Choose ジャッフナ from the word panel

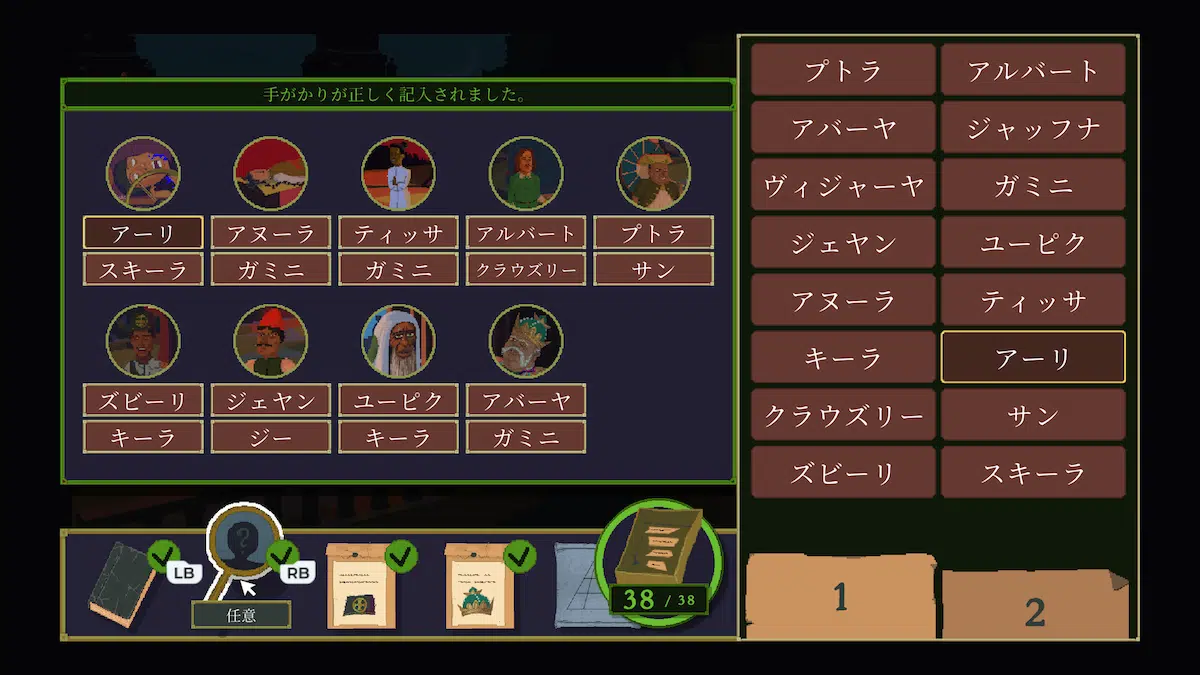tap(1033, 128)
